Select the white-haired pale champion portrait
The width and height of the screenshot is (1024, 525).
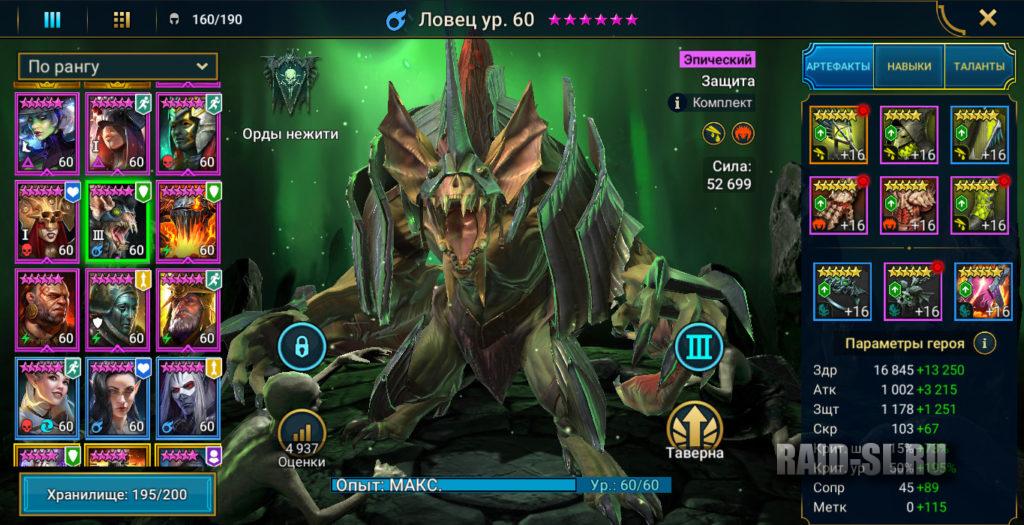(x=187, y=397)
